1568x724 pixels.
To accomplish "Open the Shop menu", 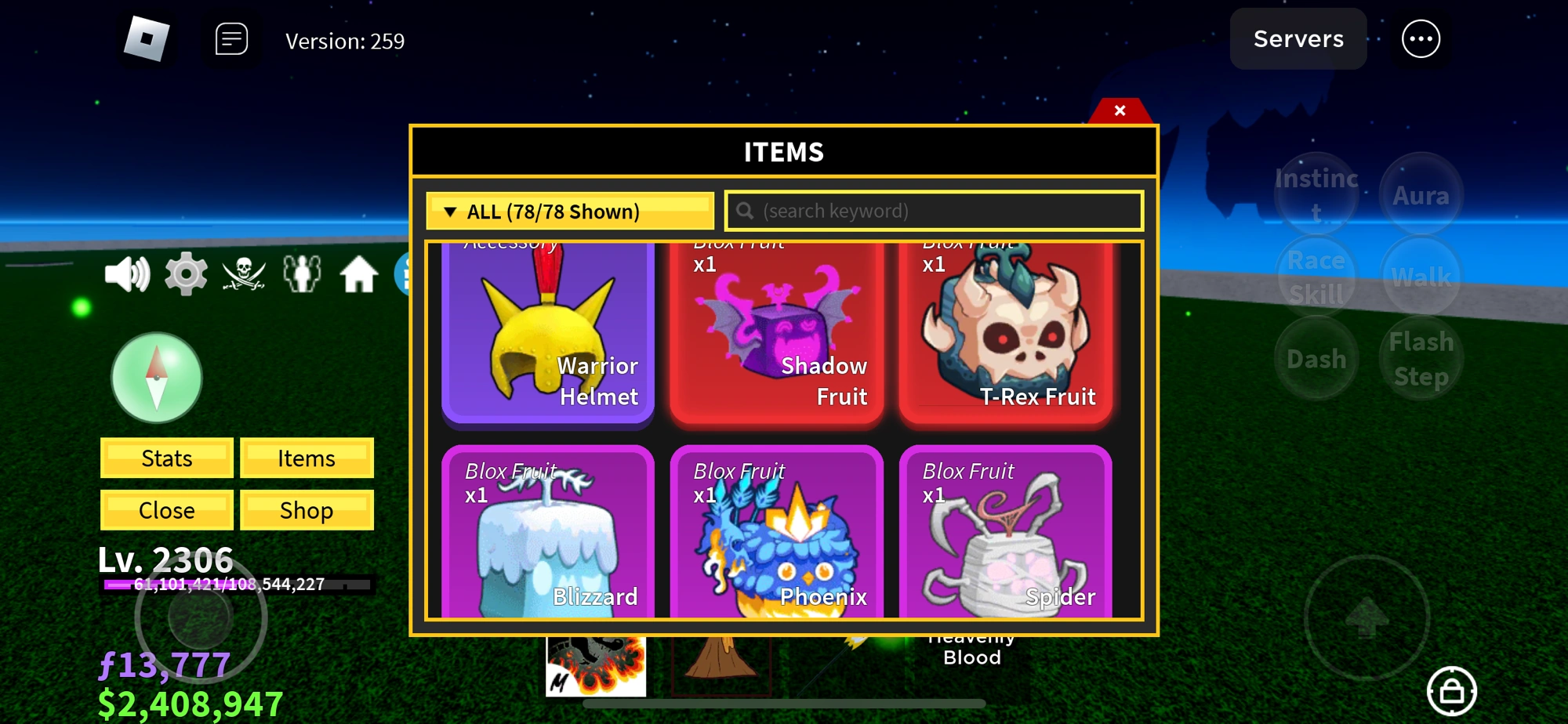I will pyautogui.click(x=307, y=510).
